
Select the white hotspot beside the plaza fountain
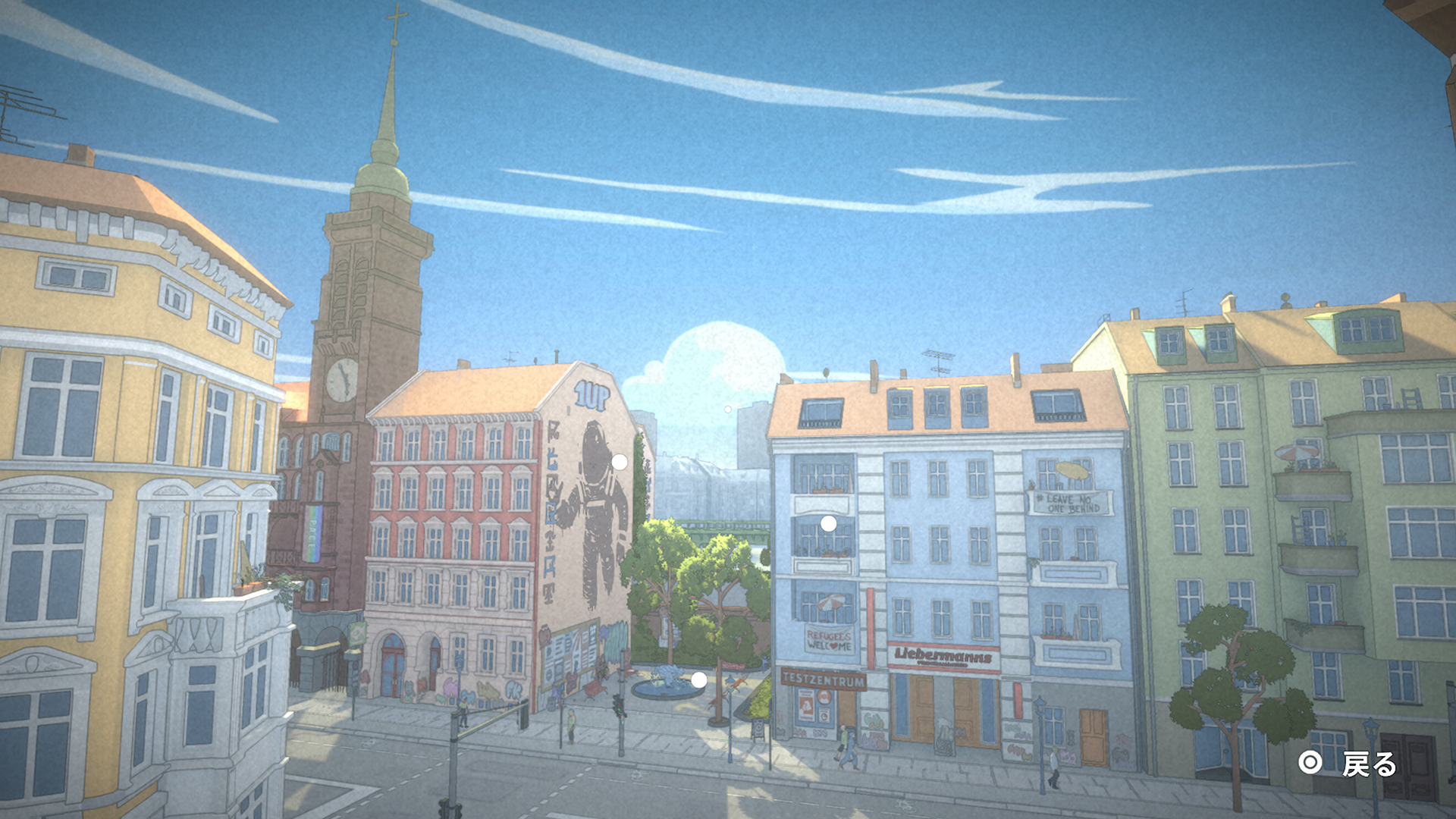point(698,680)
